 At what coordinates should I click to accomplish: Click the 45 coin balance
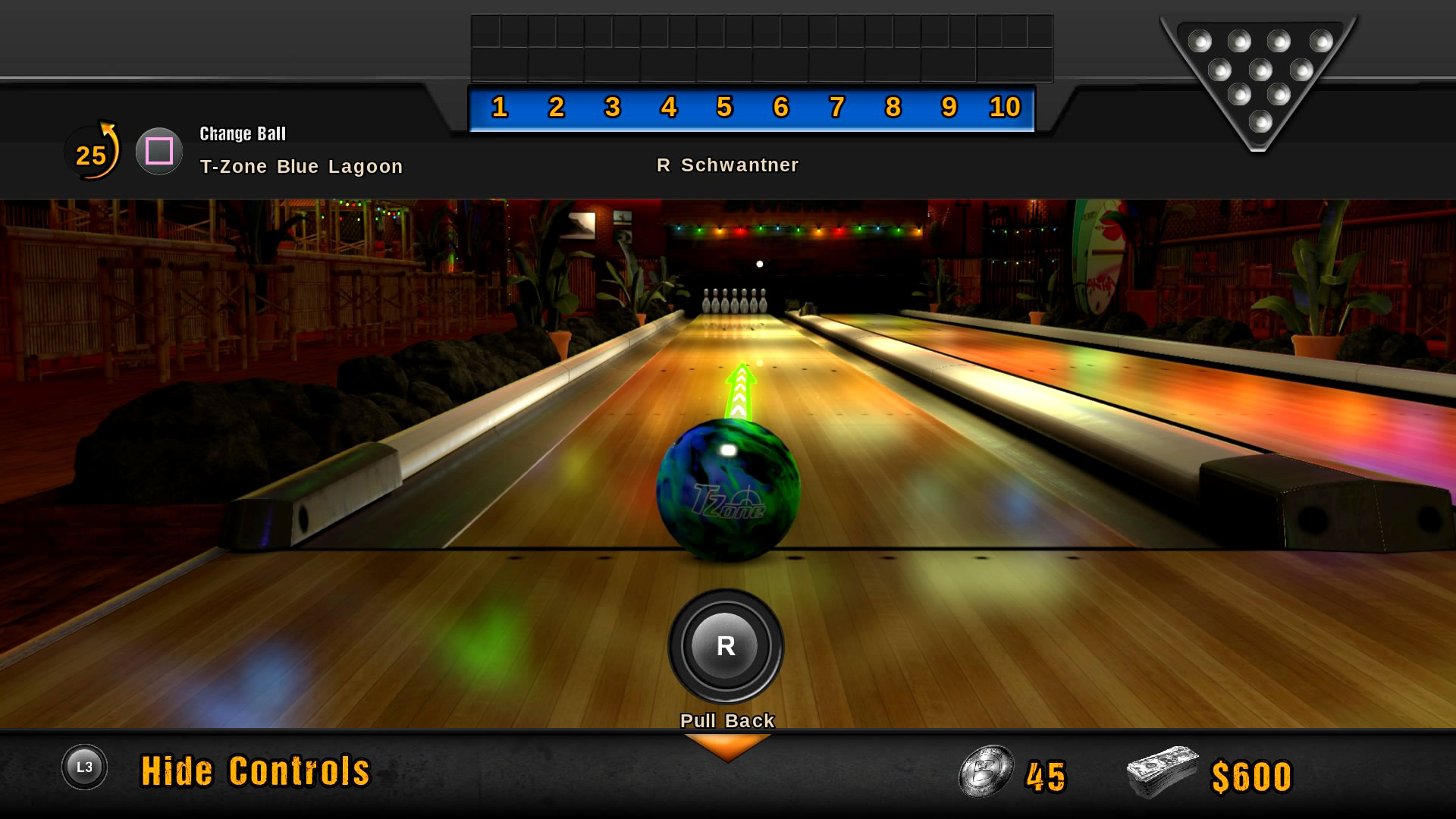pyautogui.click(x=1047, y=773)
